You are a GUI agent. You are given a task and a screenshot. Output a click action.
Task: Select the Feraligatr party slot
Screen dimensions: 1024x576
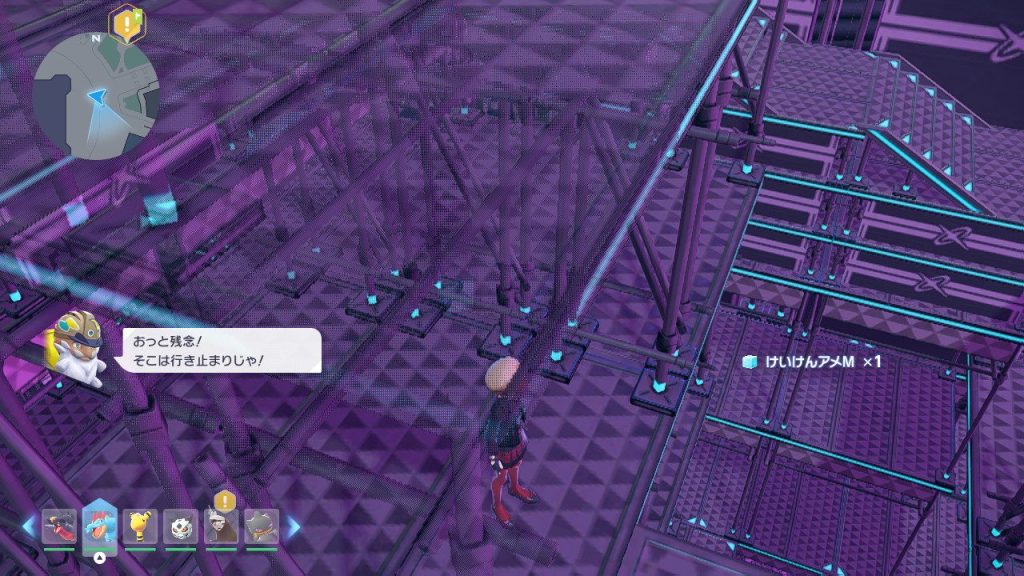(x=100, y=526)
